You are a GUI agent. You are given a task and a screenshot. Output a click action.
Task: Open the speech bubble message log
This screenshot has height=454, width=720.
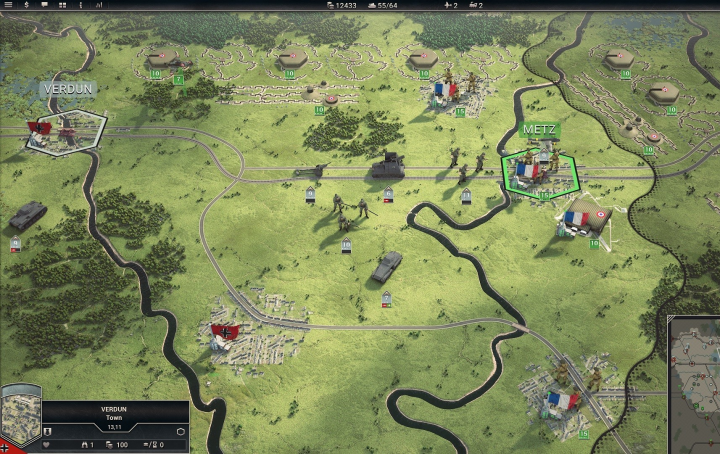click(46, 5)
